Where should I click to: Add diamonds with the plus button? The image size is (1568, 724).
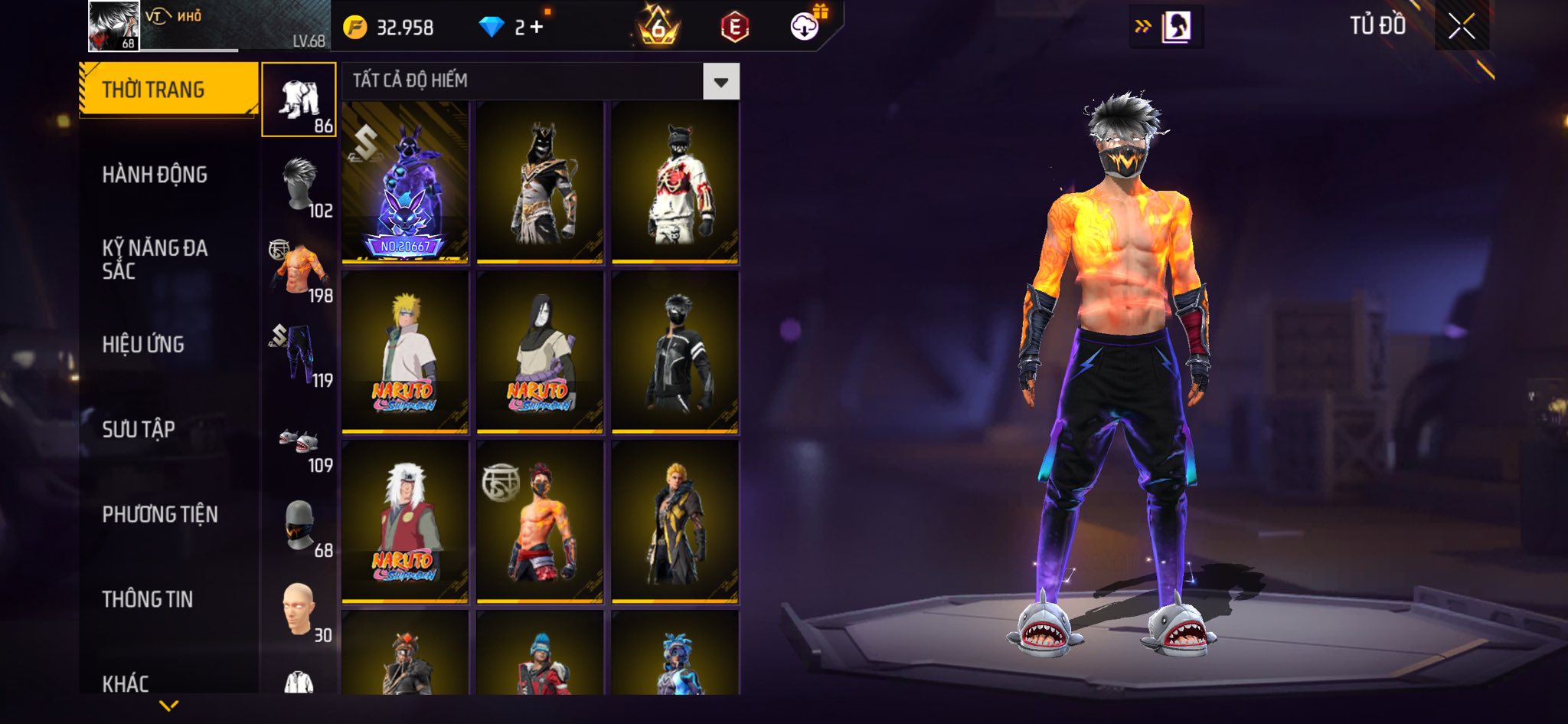tap(536, 28)
